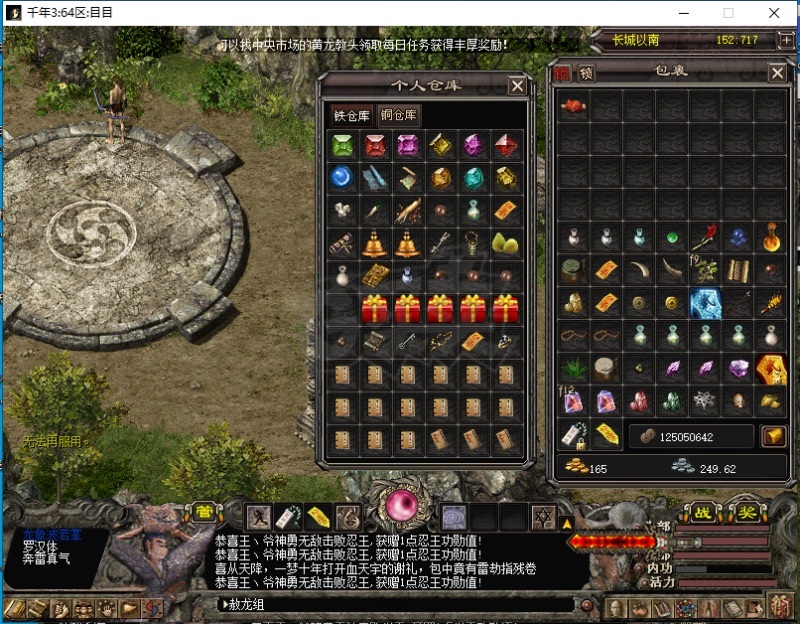Click the 战 button on the bottom bar
This screenshot has width=800, height=624.
pos(704,512)
